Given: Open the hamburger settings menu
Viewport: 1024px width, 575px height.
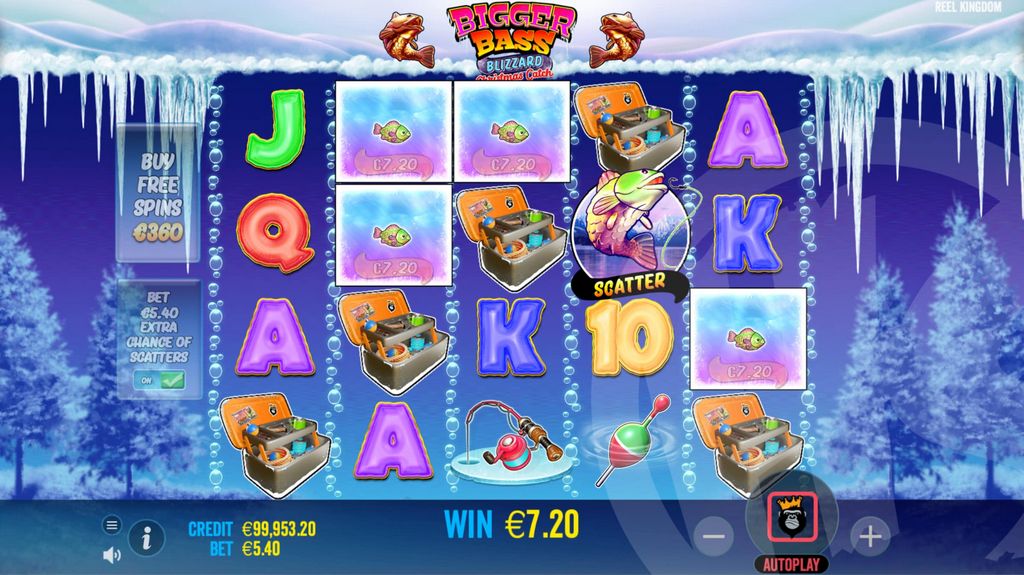Looking at the screenshot, I should click(x=112, y=524).
